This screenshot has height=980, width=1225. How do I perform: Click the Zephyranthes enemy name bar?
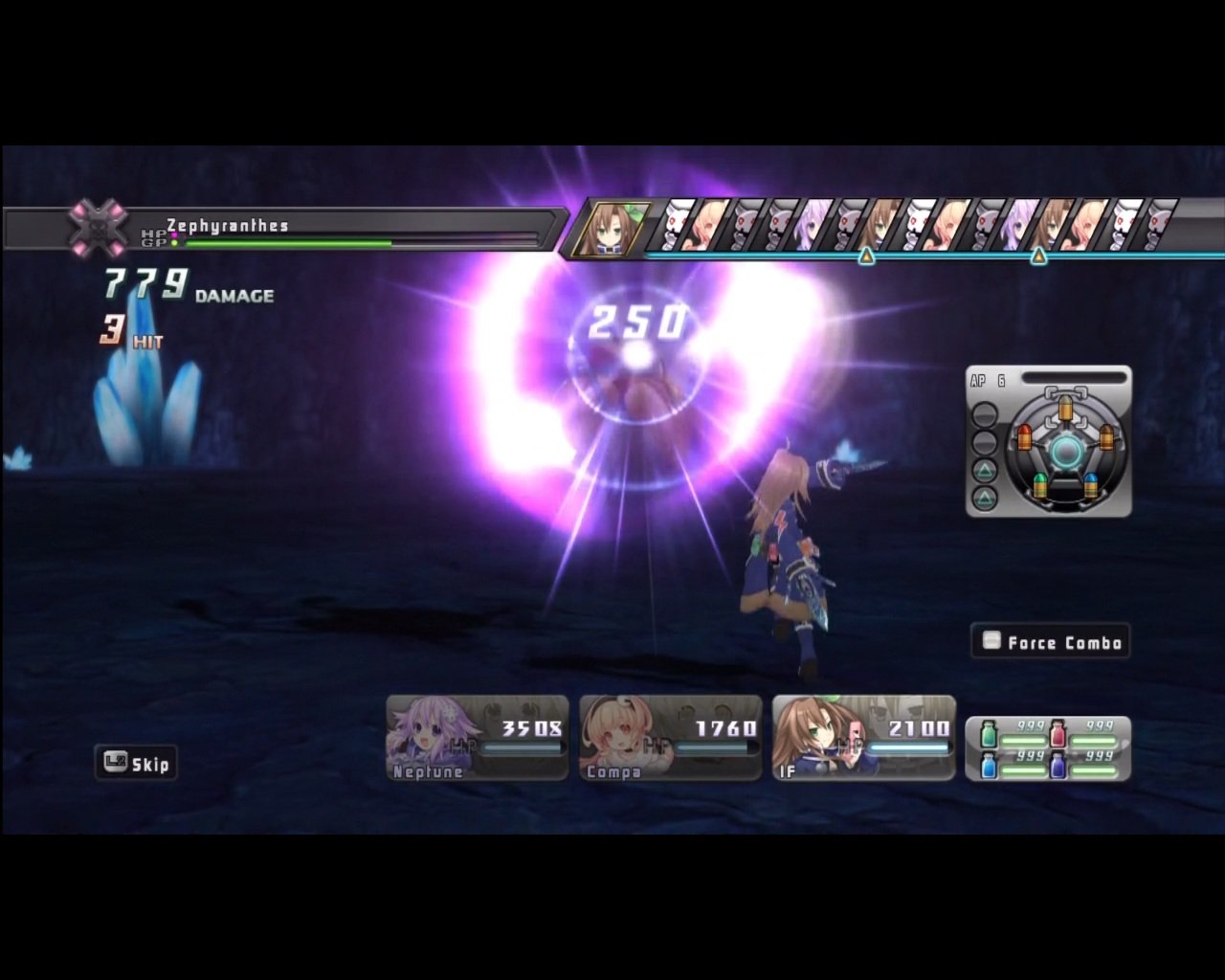(x=227, y=226)
